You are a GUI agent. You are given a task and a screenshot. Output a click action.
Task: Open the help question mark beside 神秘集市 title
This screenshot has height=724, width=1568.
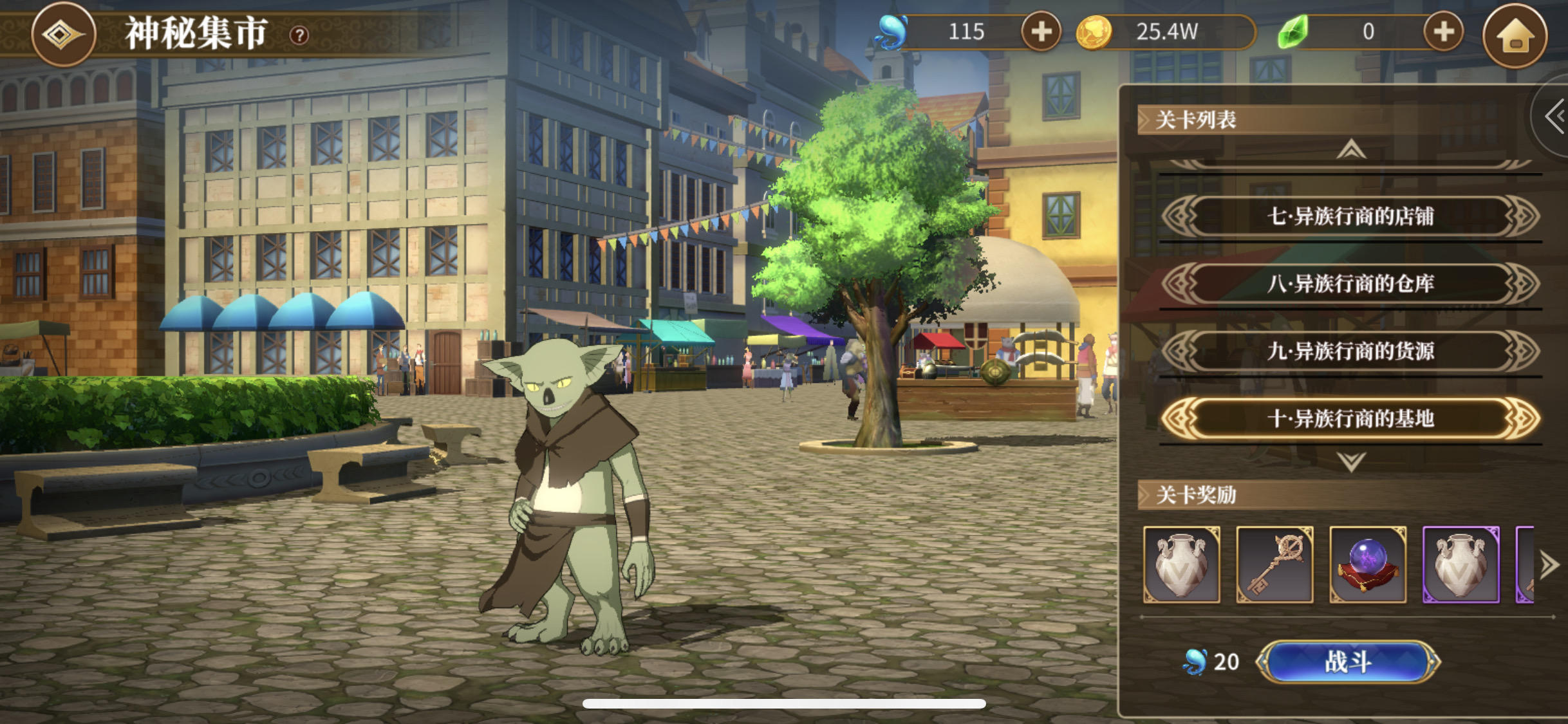click(x=301, y=35)
